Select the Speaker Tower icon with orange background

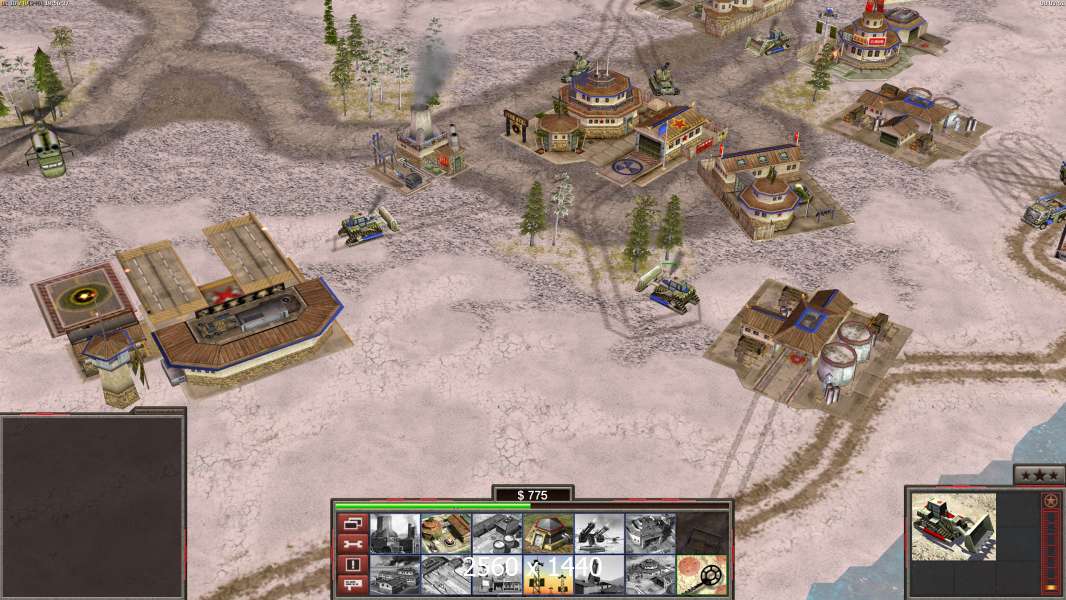click(548, 575)
